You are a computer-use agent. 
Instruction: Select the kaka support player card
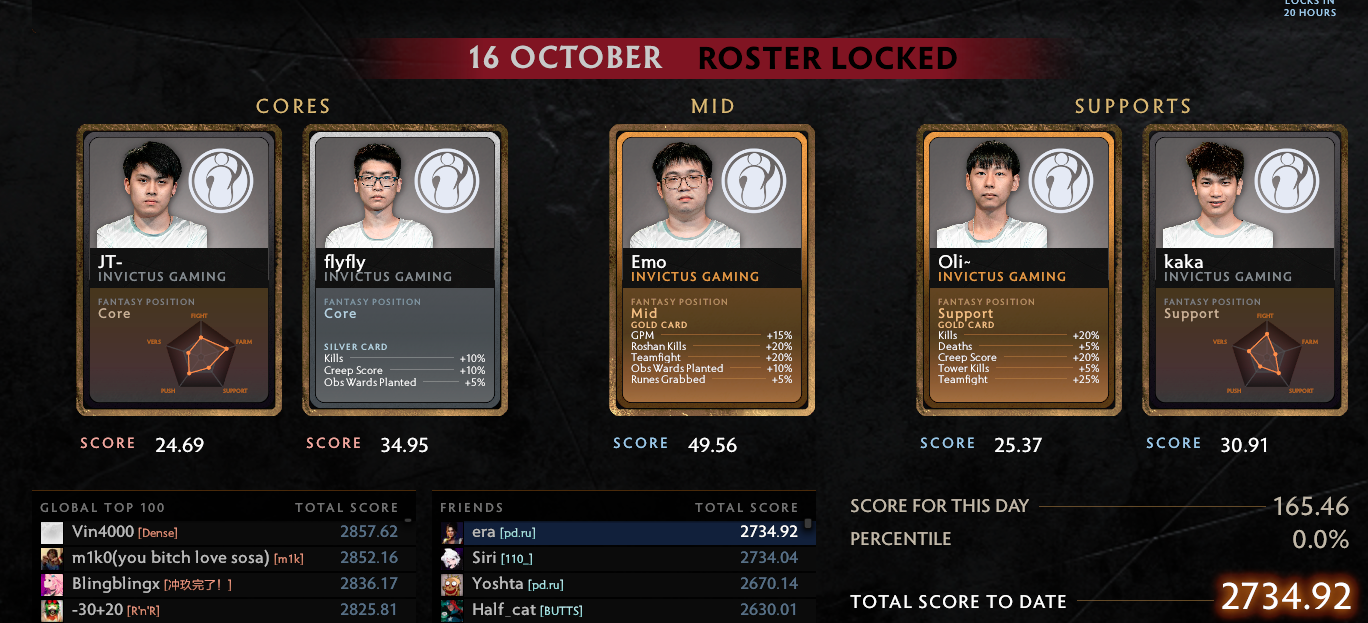1245,270
